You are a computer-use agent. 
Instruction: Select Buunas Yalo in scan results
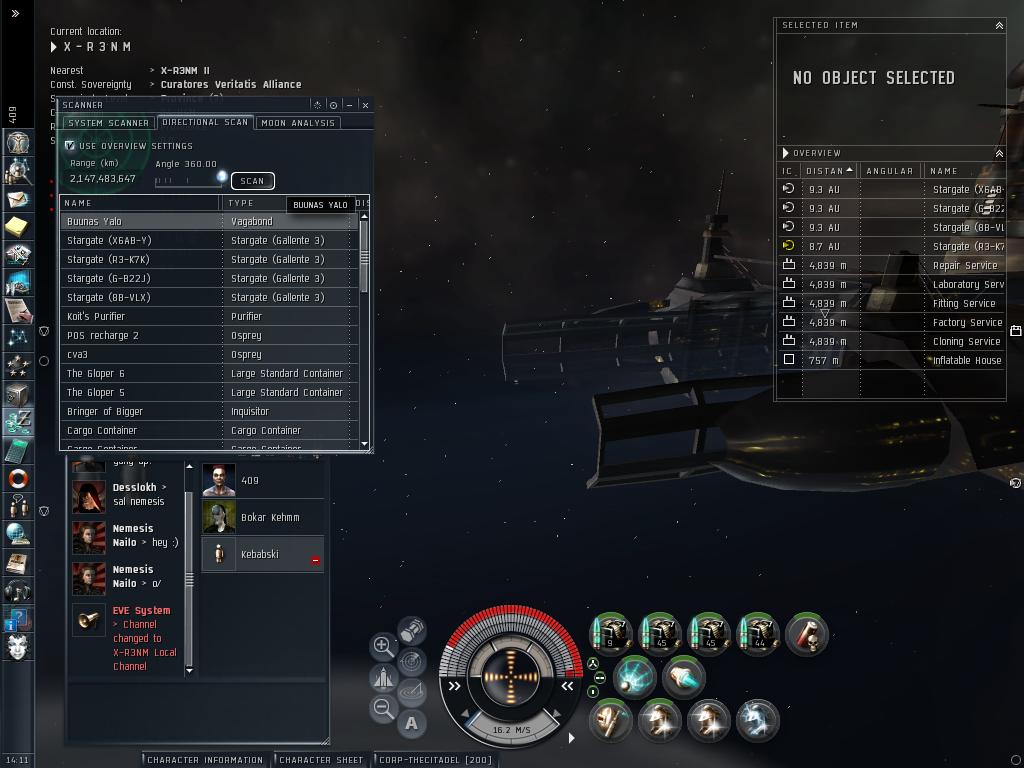click(140, 221)
